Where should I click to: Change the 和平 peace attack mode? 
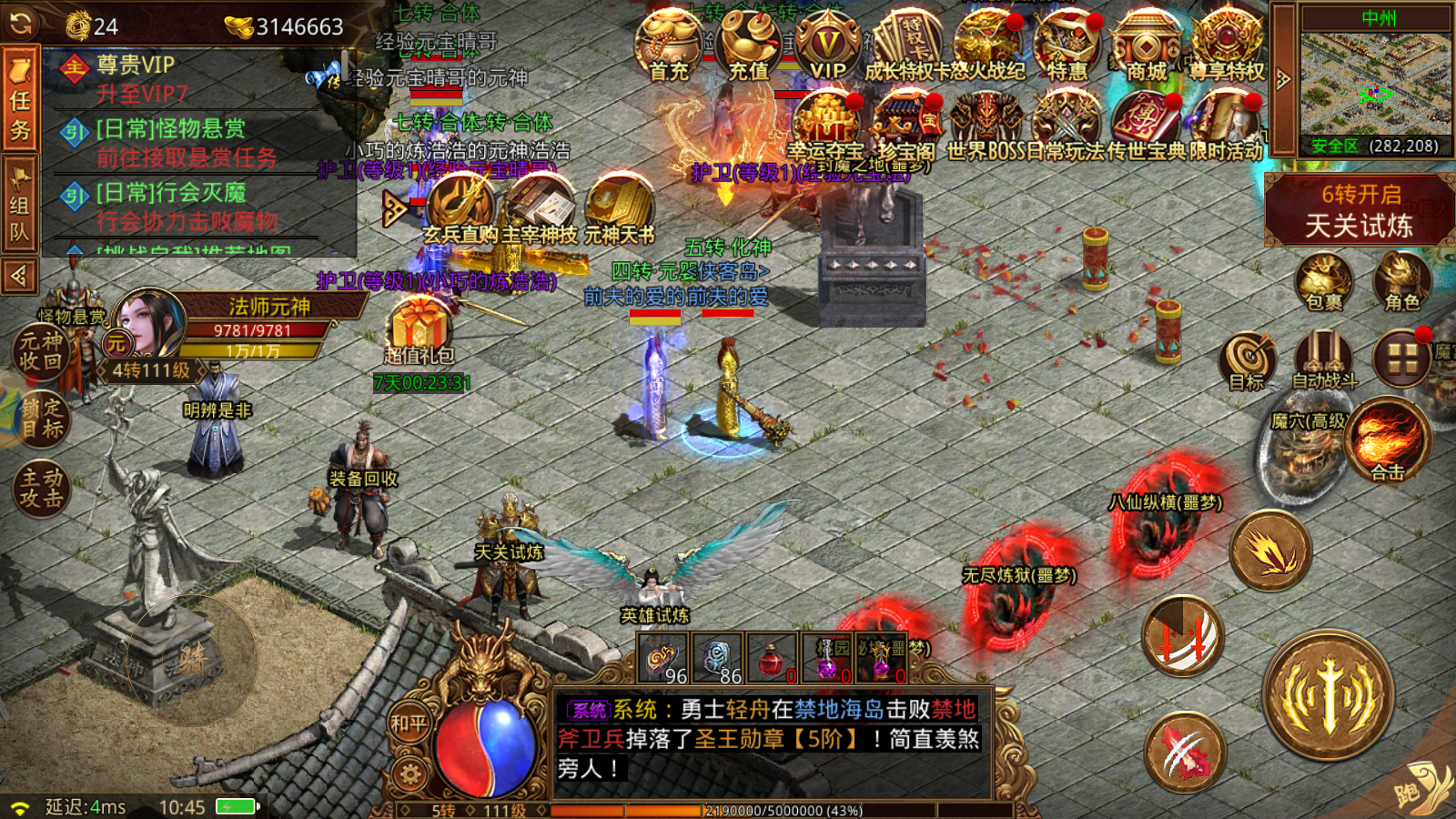[x=409, y=724]
